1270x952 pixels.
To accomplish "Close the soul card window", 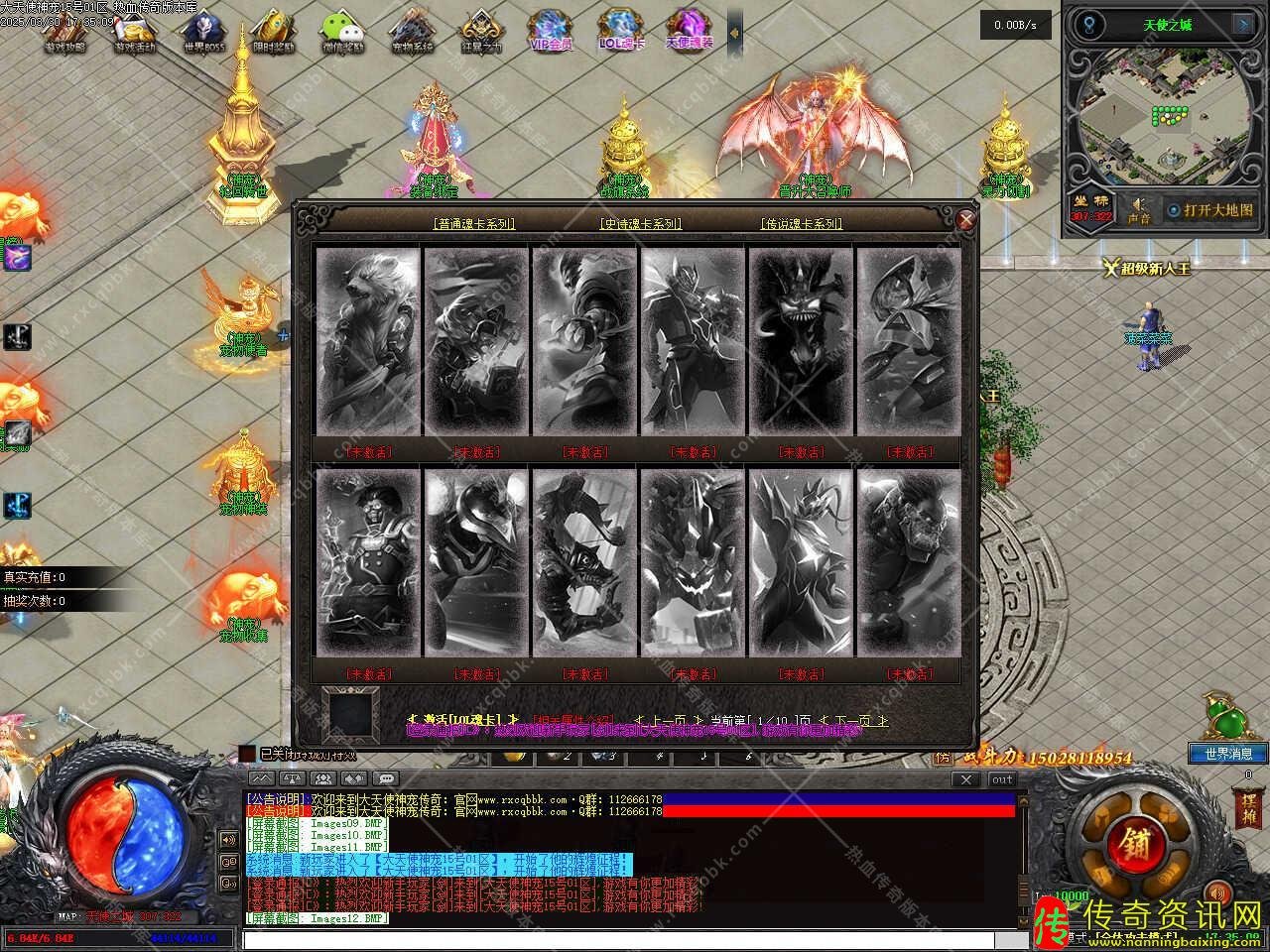I will click(x=965, y=220).
